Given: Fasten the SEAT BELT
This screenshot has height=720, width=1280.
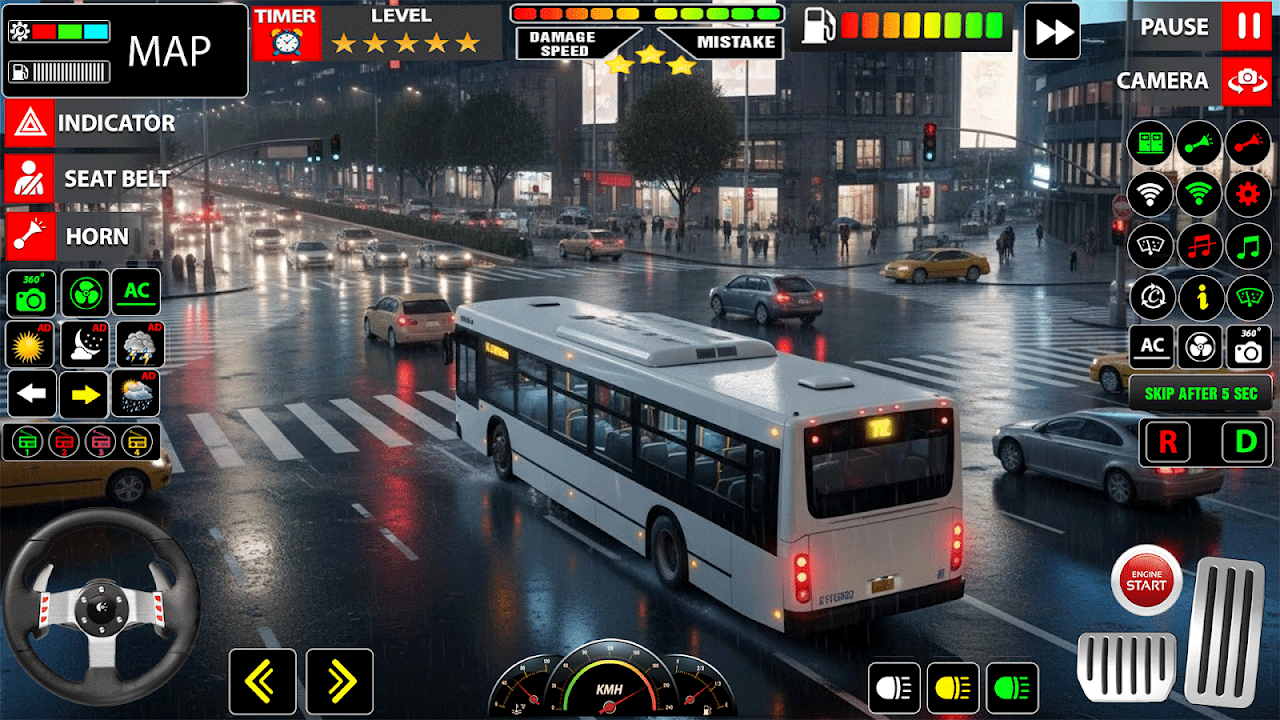Looking at the screenshot, I should click(x=91, y=179).
